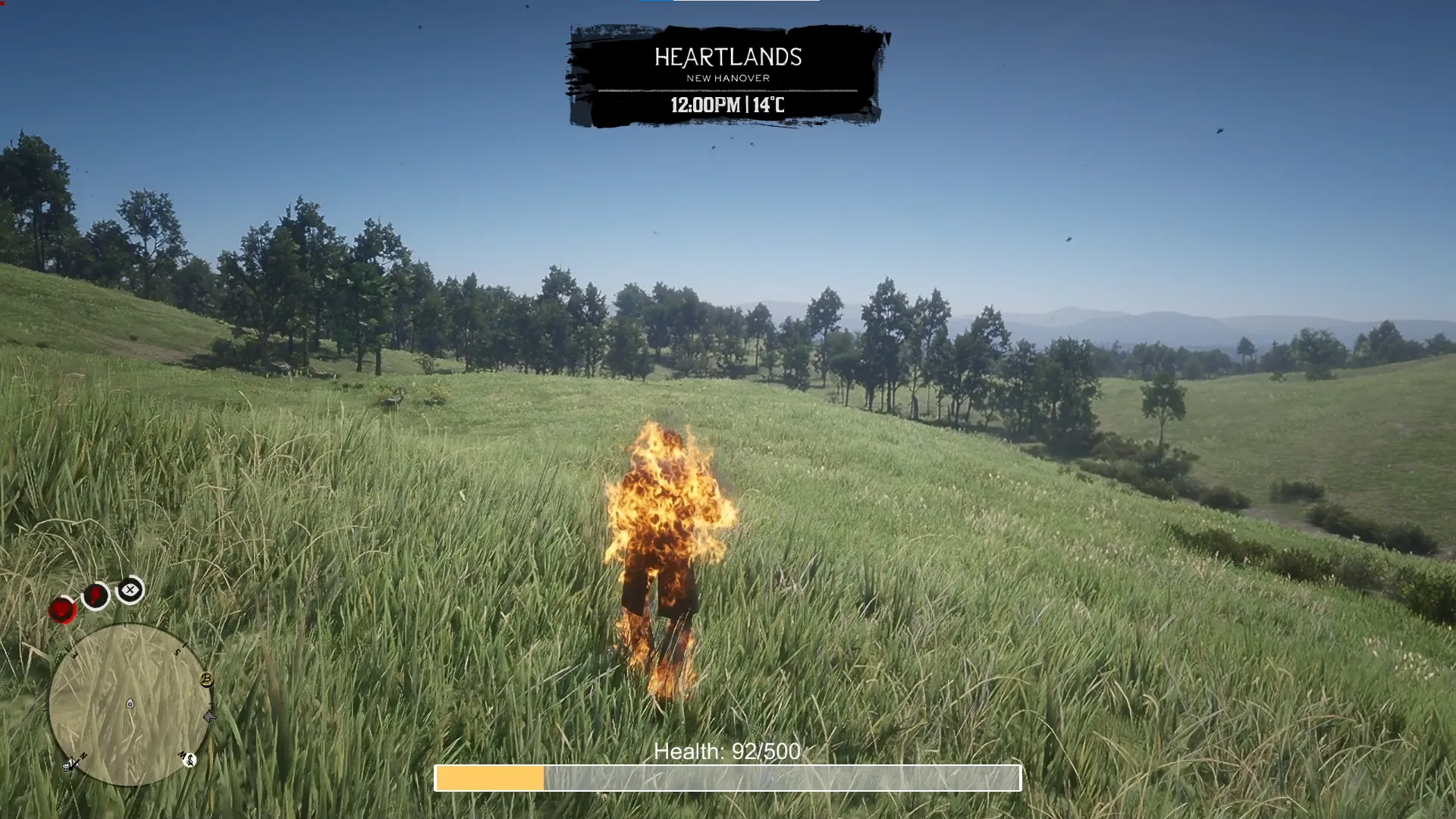Click the player position marker on minimap
Image resolution: width=1456 pixels, height=819 pixels.
(x=130, y=704)
